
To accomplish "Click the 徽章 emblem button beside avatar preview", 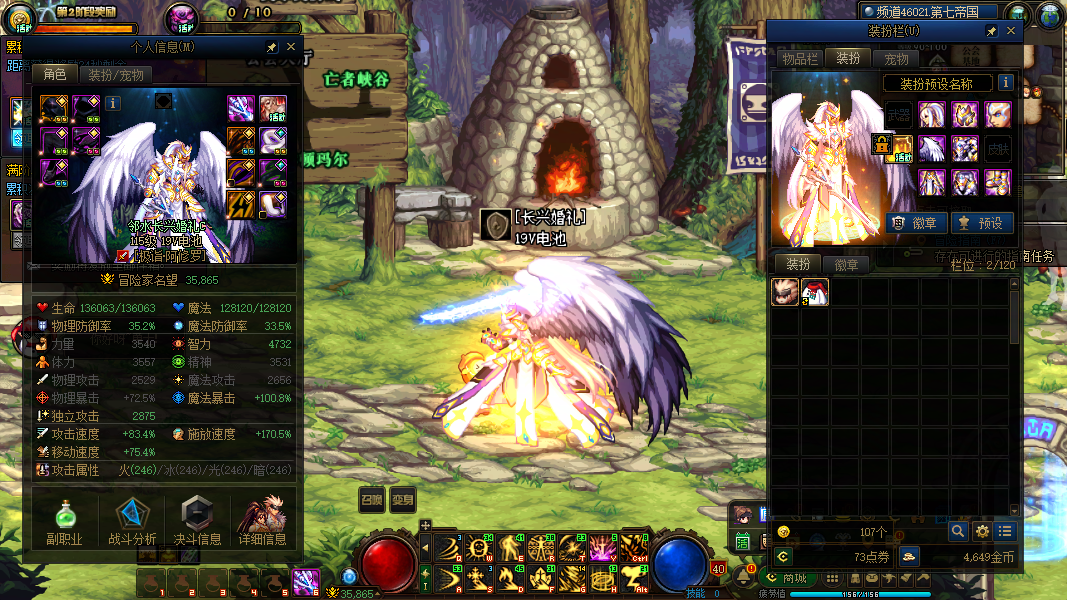I will pyautogui.click(x=913, y=223).
